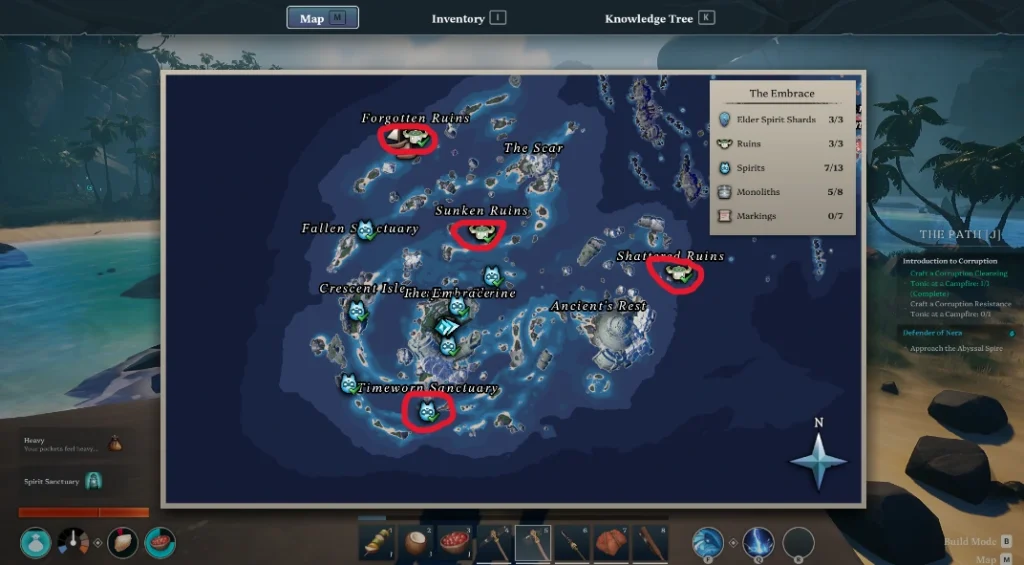Select the bowl of red berries slot

point(455,543)
